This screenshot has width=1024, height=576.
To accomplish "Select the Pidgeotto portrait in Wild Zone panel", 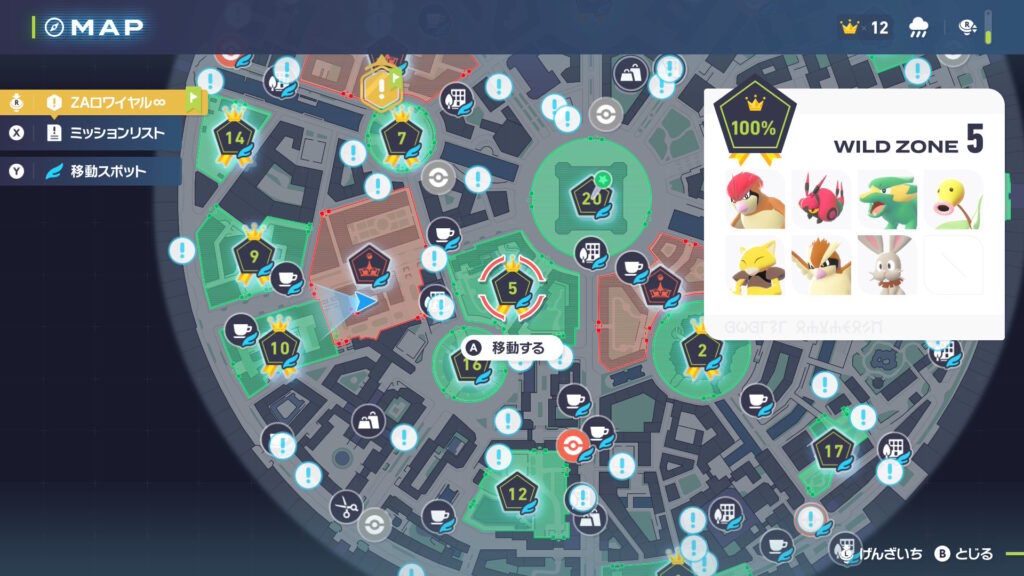I will pos(821,264).
